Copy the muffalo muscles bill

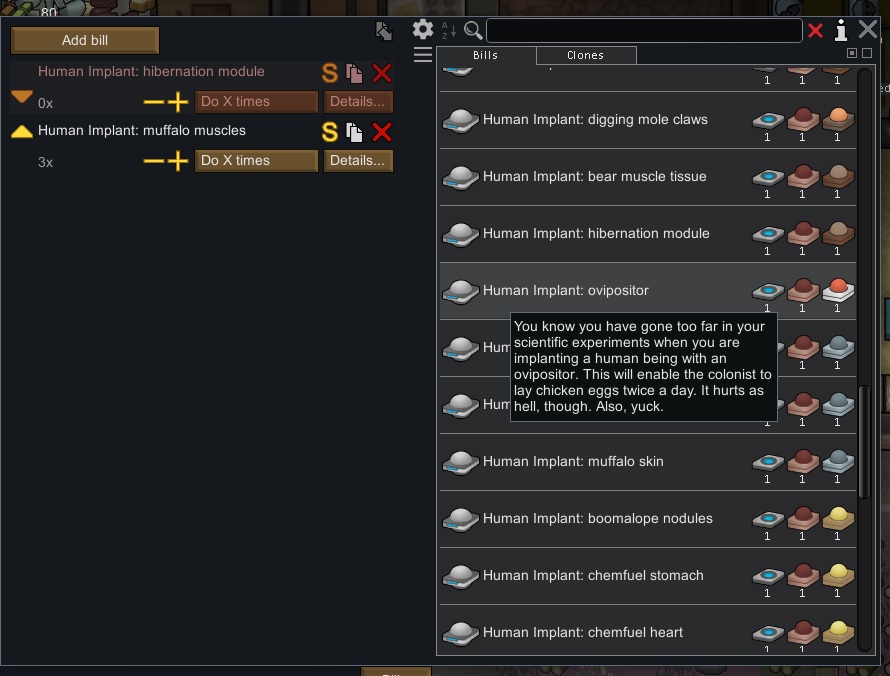(x=354, y=132)
